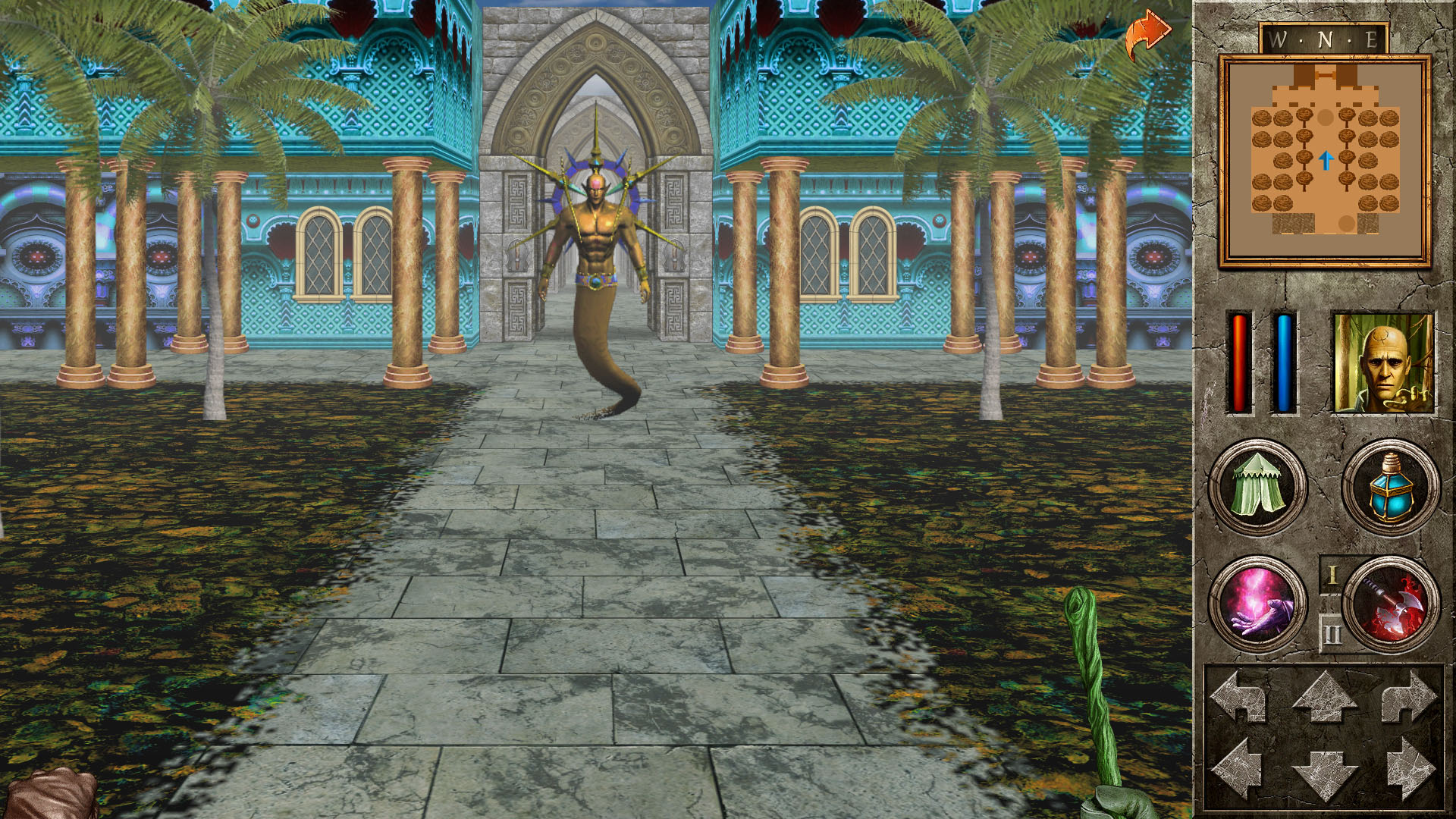Strafe right with the right arrow
The height and width of the screenshot is (819, 1456).
pyautogui.click(x=1409, y=770)
